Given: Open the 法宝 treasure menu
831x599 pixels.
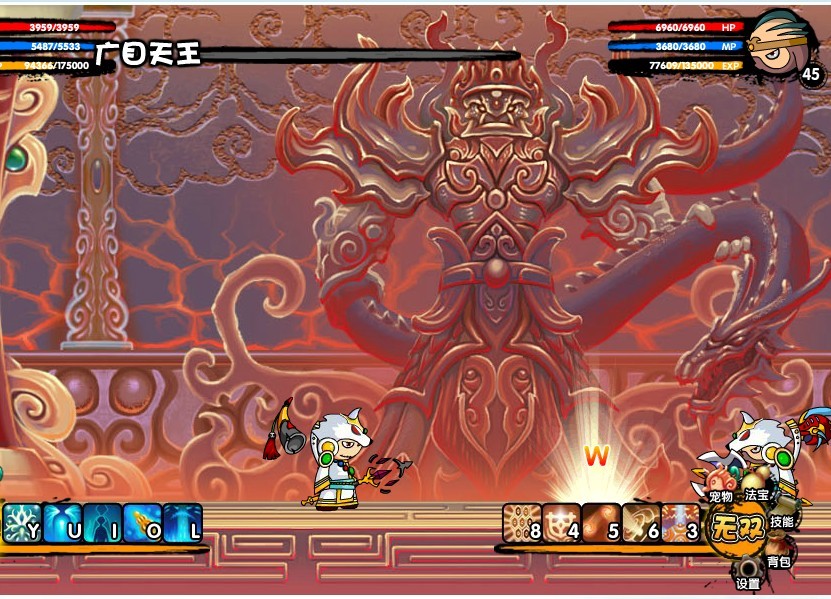Looking at the screenshot, I should (x=757, y=494).
